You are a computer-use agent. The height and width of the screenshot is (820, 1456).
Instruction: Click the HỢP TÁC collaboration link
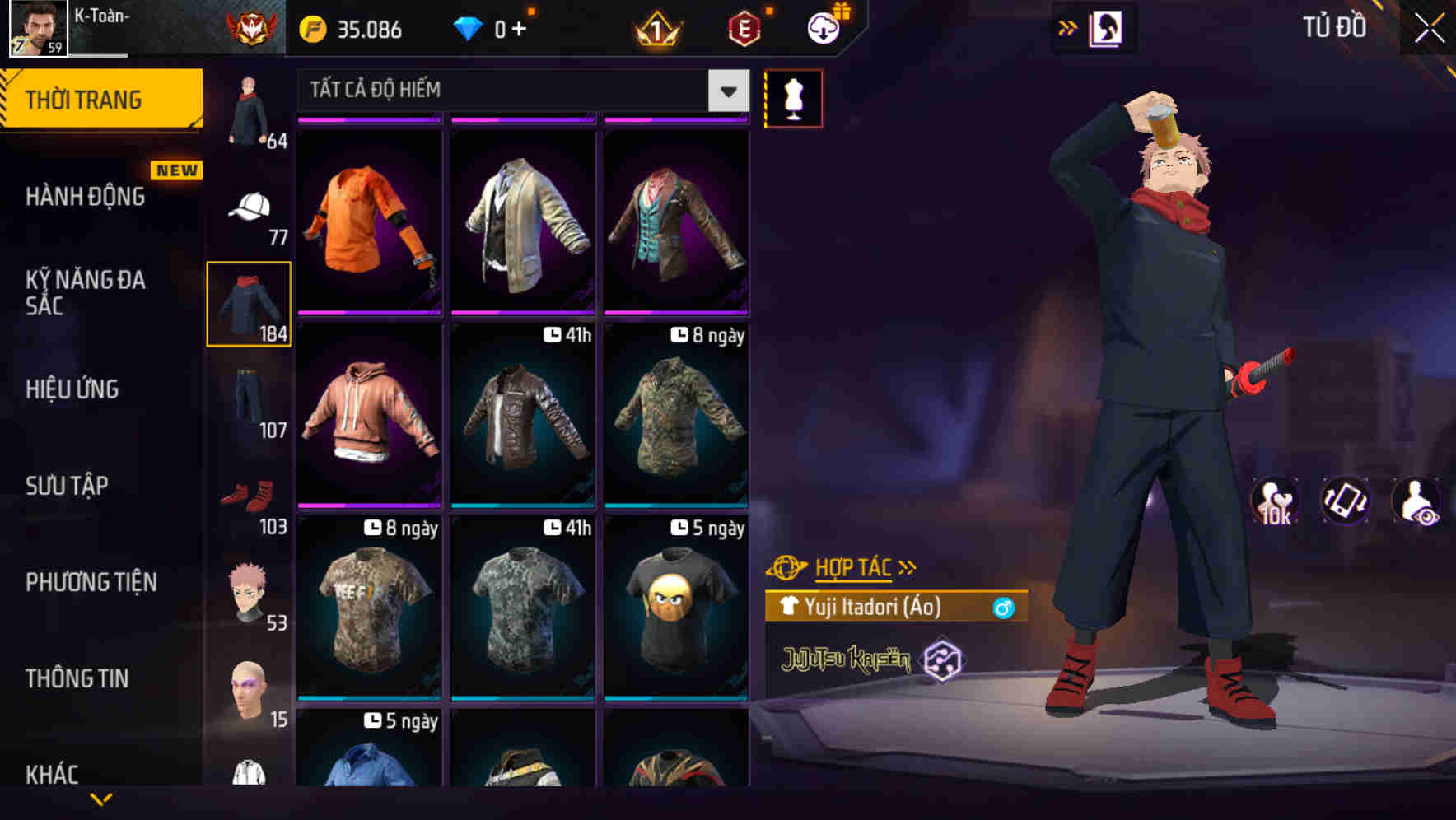(853, 566)
